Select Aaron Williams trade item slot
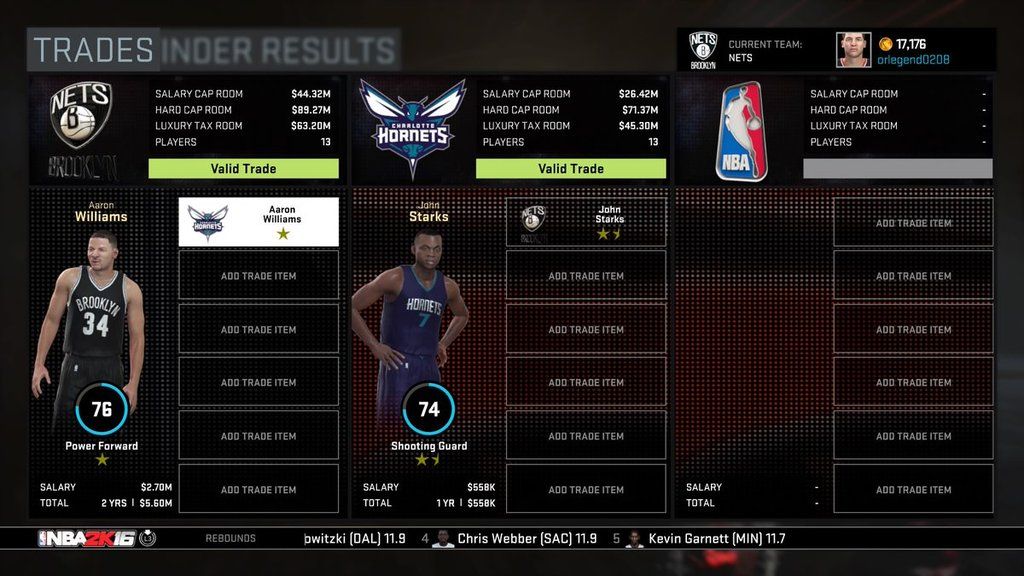 [x=258, y=221]
